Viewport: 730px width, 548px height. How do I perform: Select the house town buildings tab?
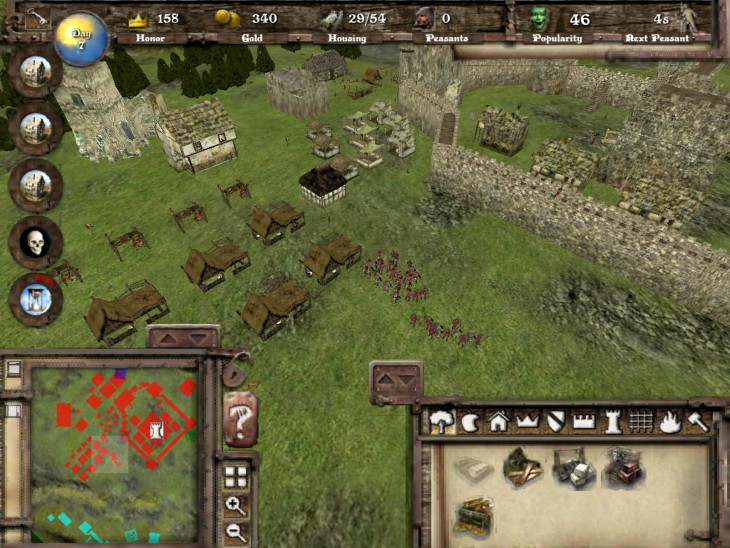[497, 422]
